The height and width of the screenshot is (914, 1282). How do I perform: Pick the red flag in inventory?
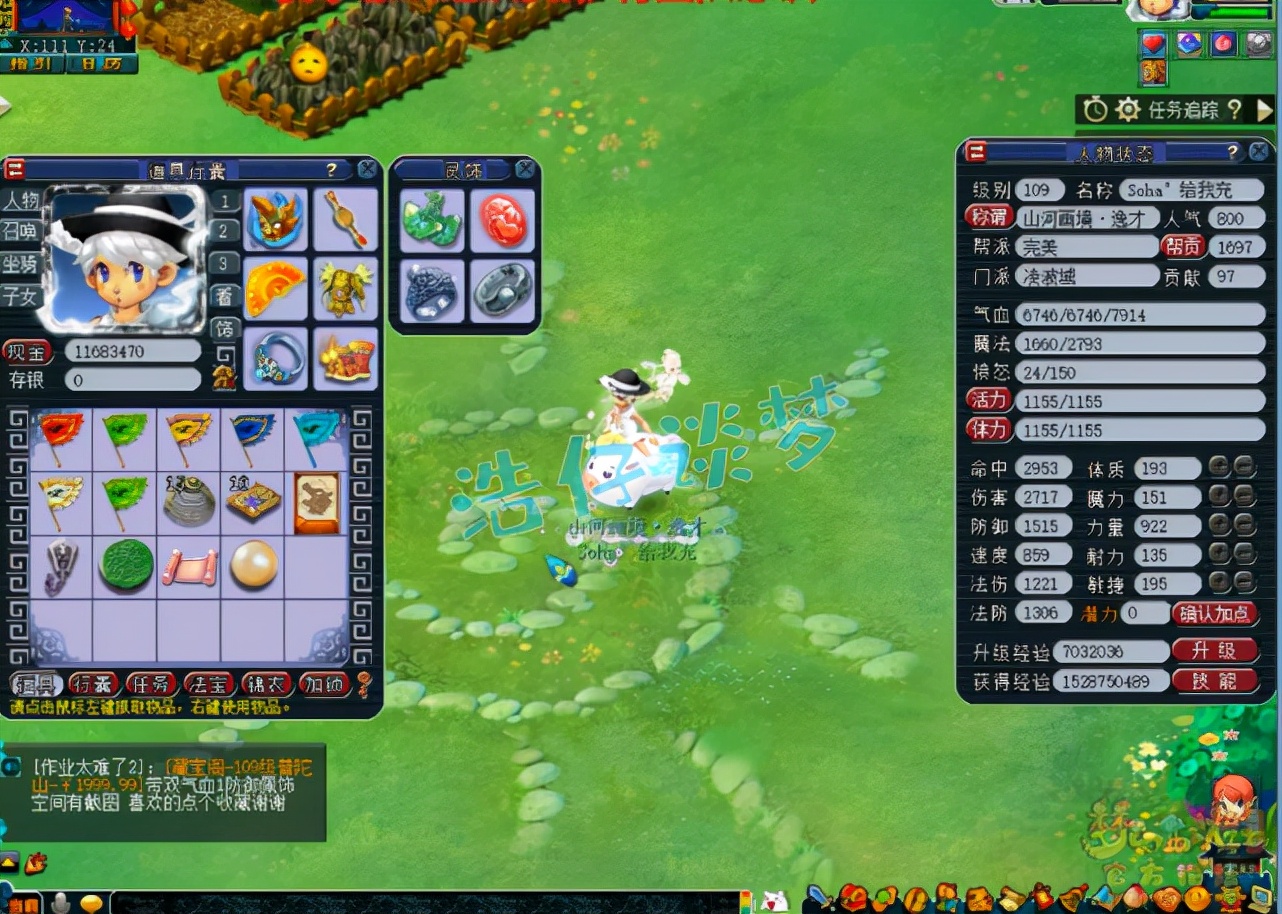(60, 438)
